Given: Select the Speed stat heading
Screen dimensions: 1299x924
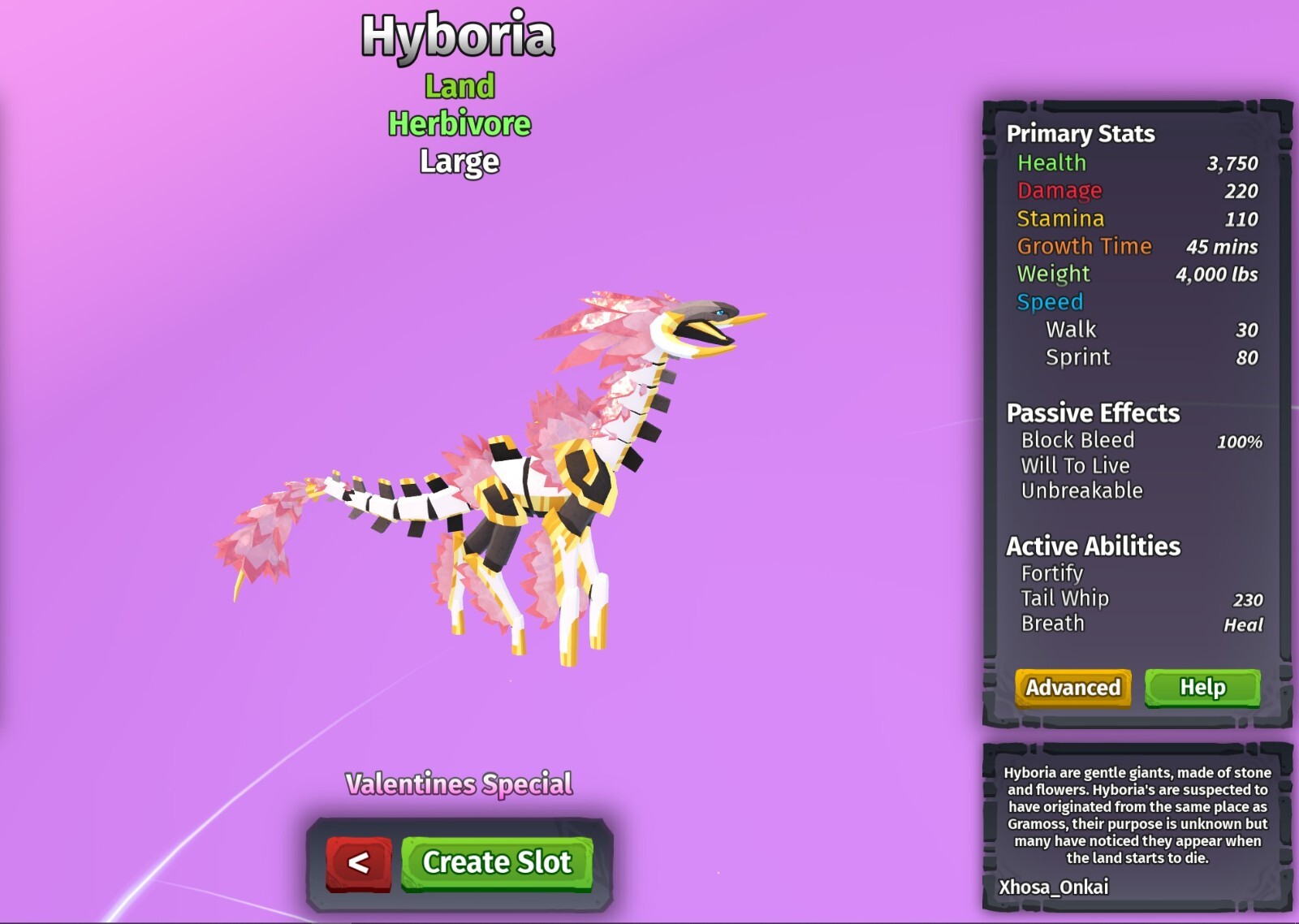Looking at the screenshot, I should (x=1050, y=301).
